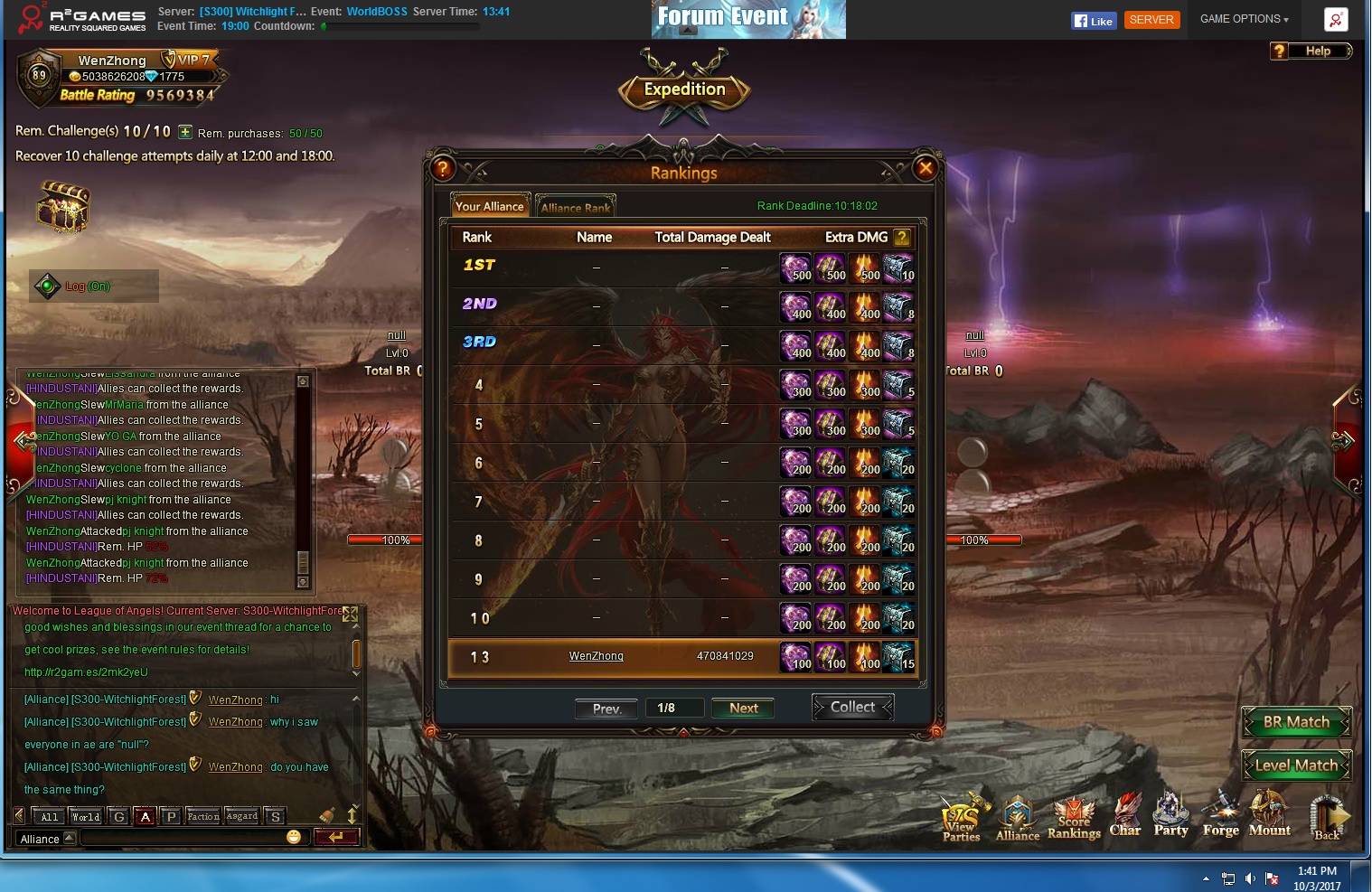Open the Char character sheet
Image resolution: width=1372 pixels, height=892 pixels.
[x=1125, y=814]
